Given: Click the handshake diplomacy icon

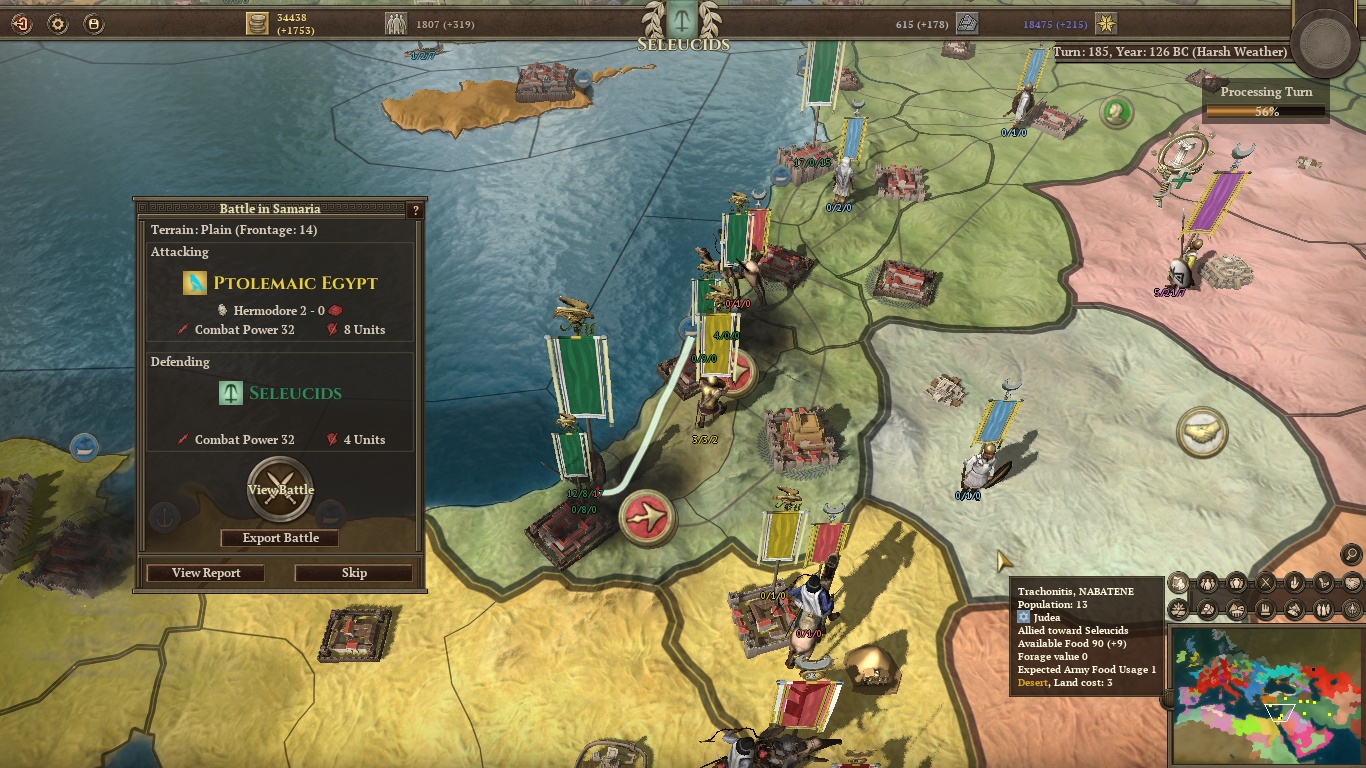Looking at the screenshot, I should 1353,582.
